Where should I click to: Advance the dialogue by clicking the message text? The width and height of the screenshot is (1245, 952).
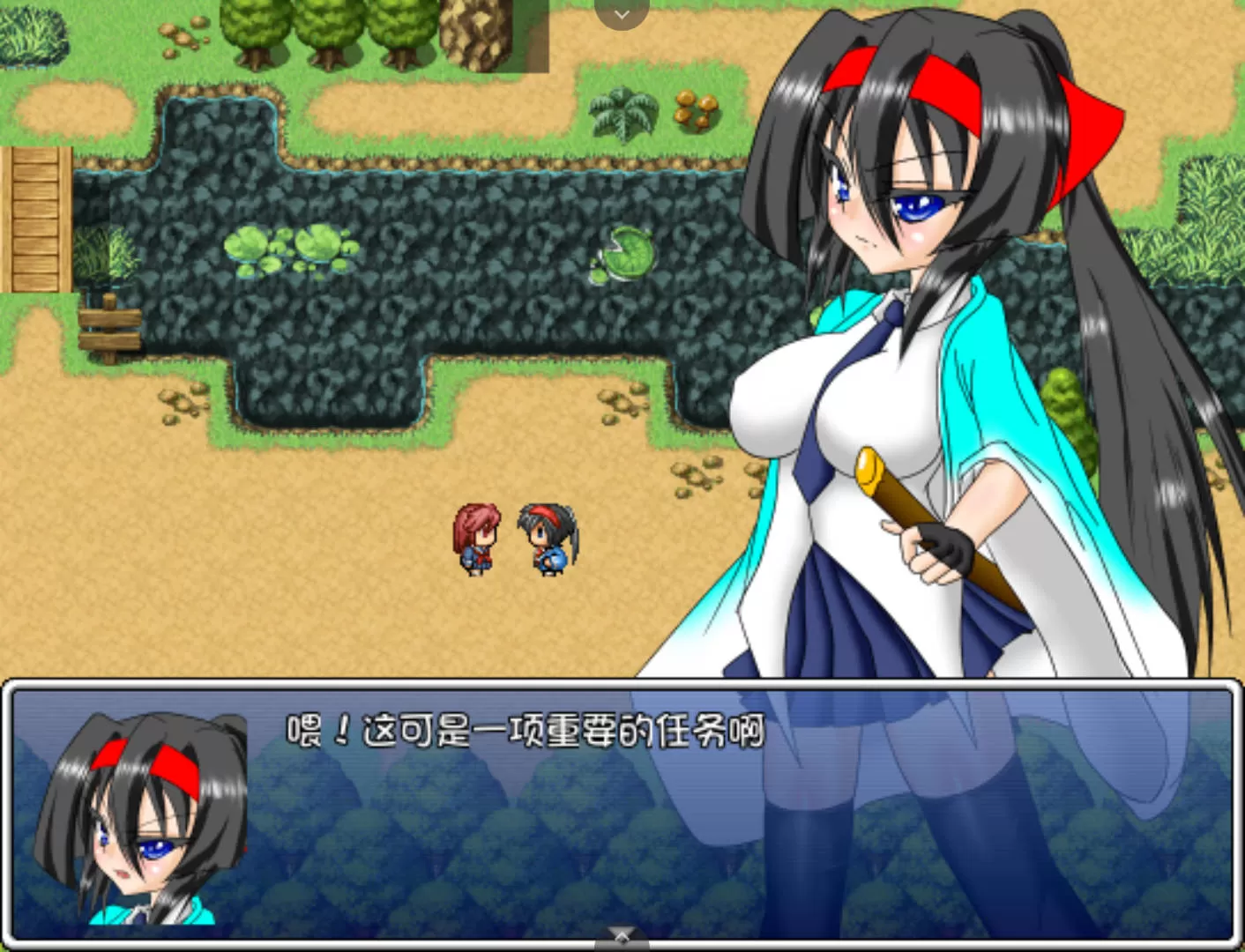coord(526,732)
